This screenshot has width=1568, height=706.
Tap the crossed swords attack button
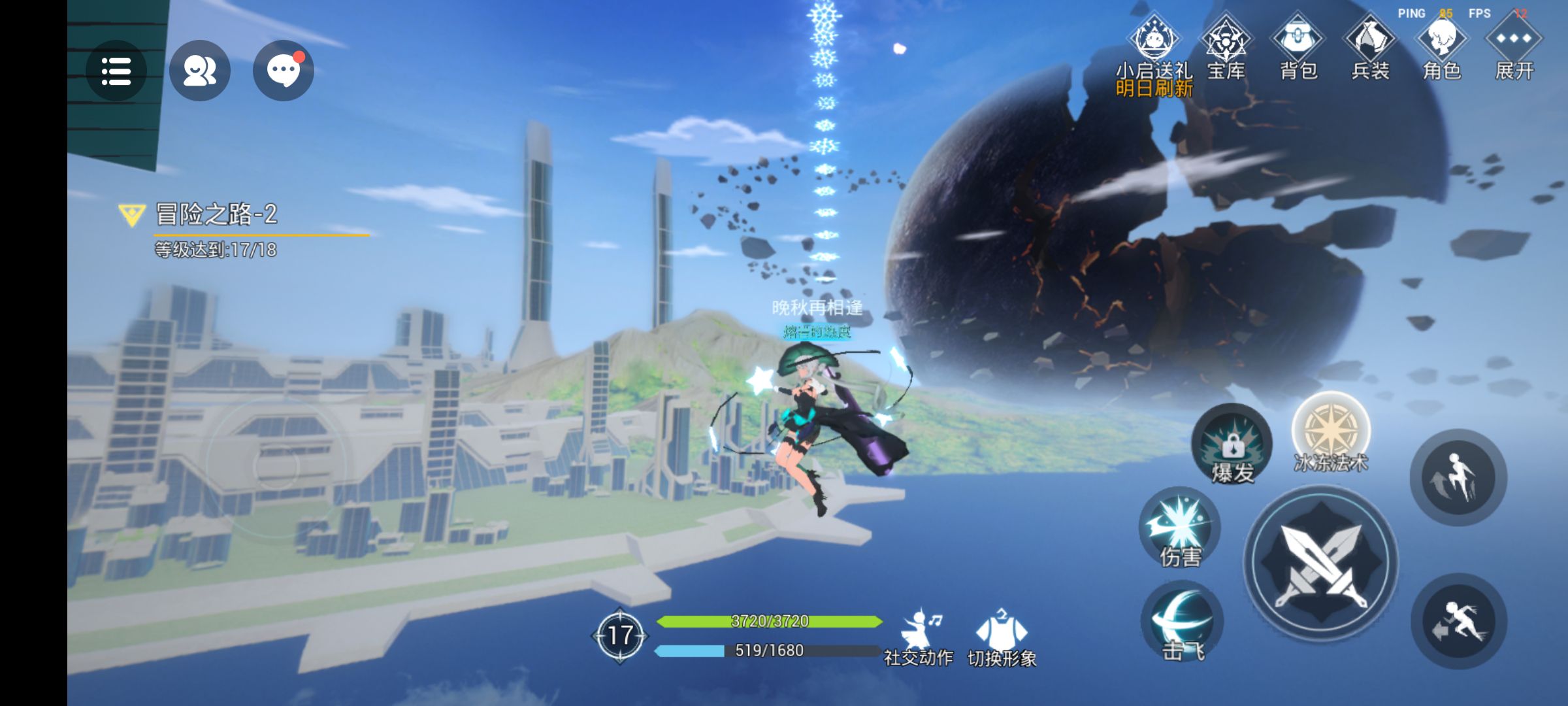[x=1321, y=563]
